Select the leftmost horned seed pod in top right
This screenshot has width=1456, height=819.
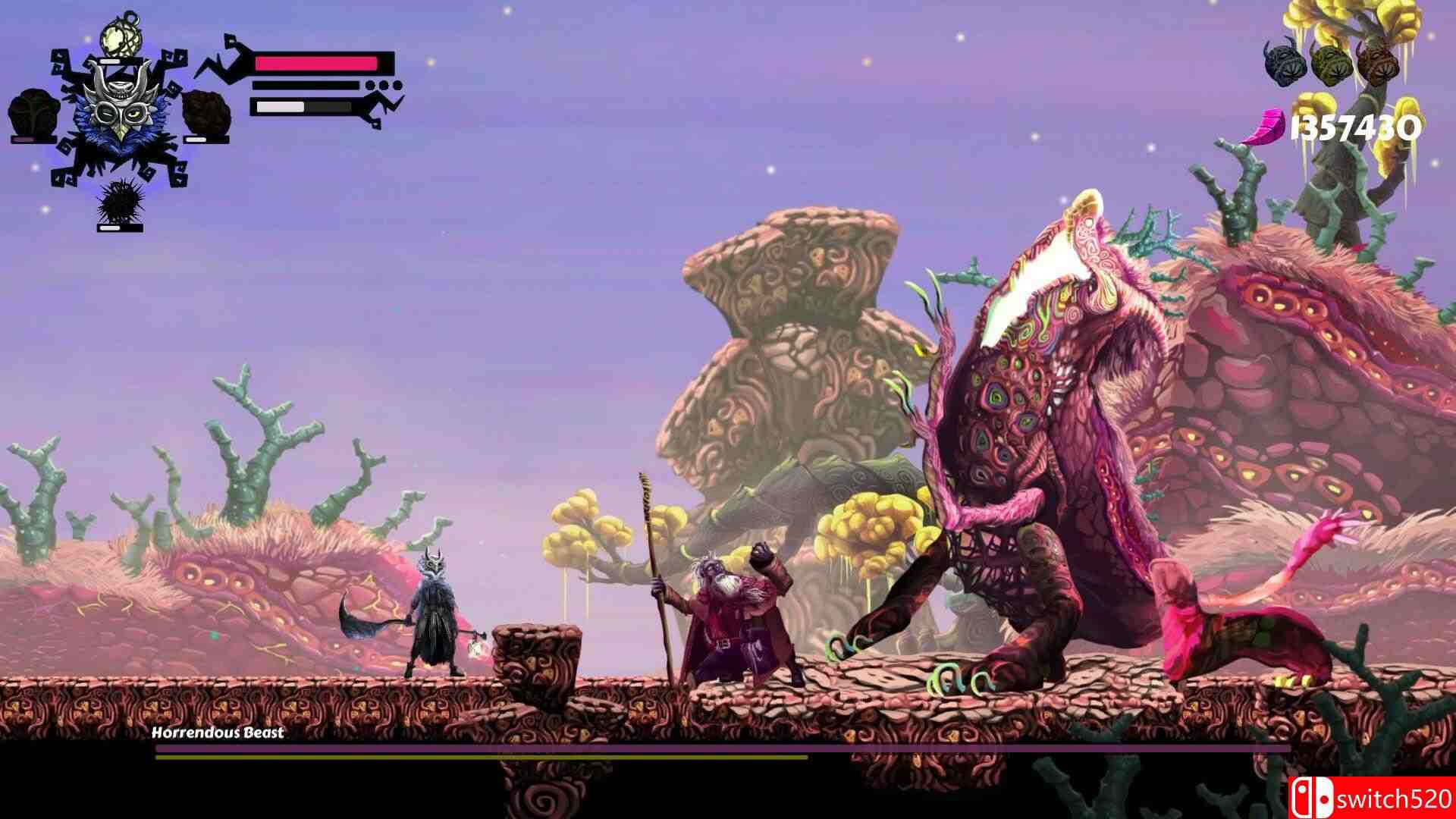click(x=1283, y=64)
